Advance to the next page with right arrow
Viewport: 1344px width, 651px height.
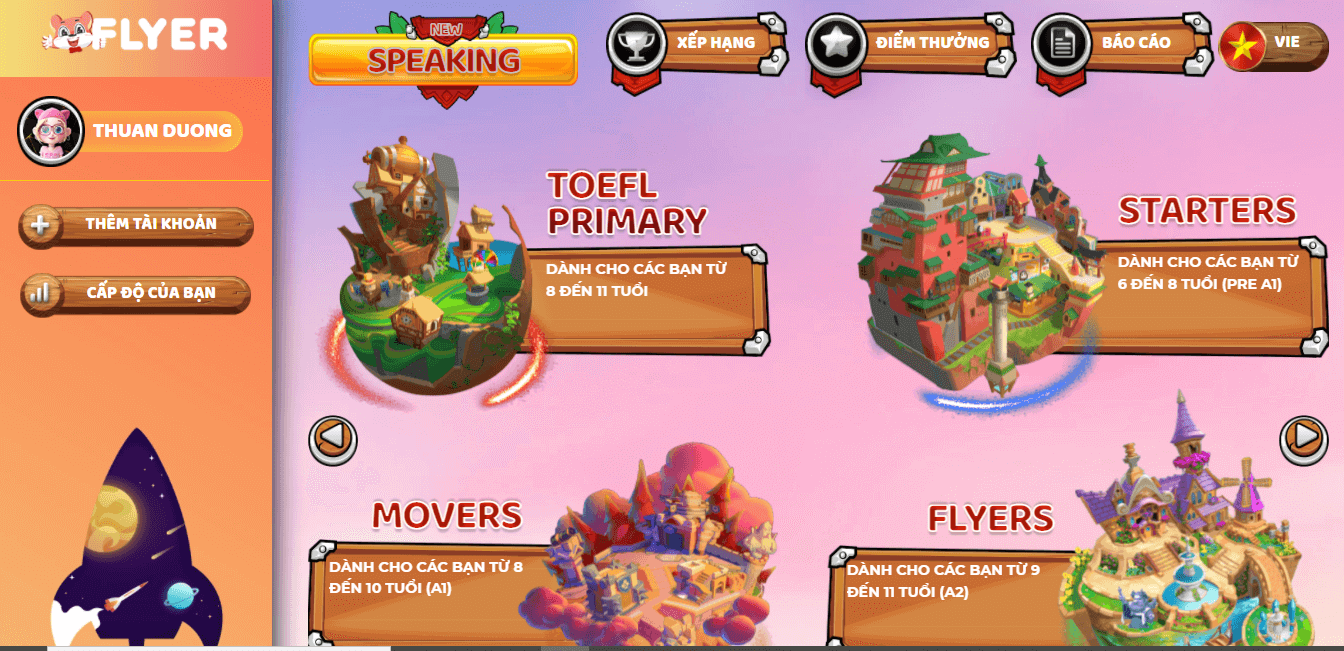coord(1304,437)
